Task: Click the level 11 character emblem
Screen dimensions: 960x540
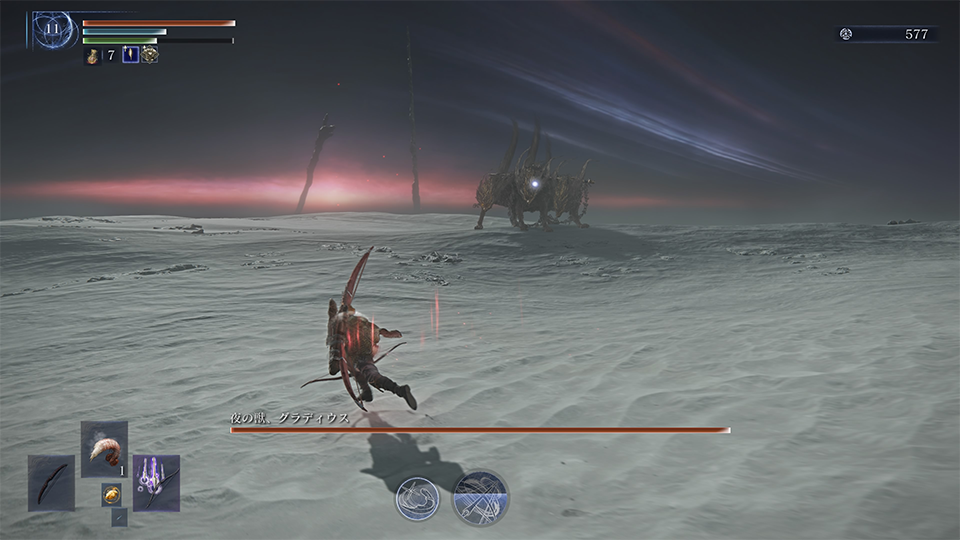Action: point(52,30)
